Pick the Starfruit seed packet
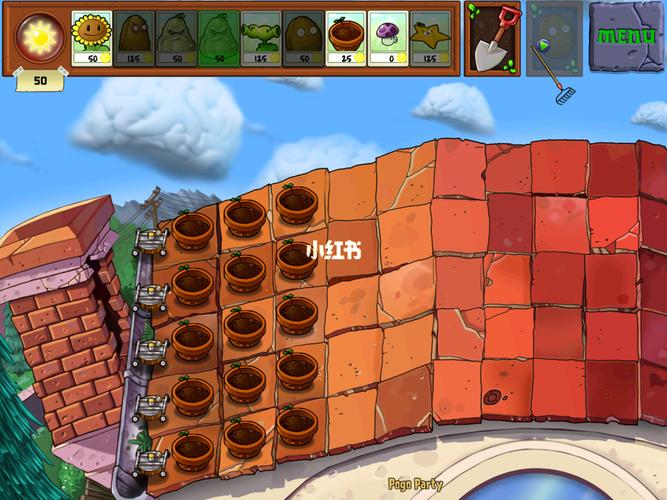The width and height of the screenshot is (667, 500). point(431,38)
